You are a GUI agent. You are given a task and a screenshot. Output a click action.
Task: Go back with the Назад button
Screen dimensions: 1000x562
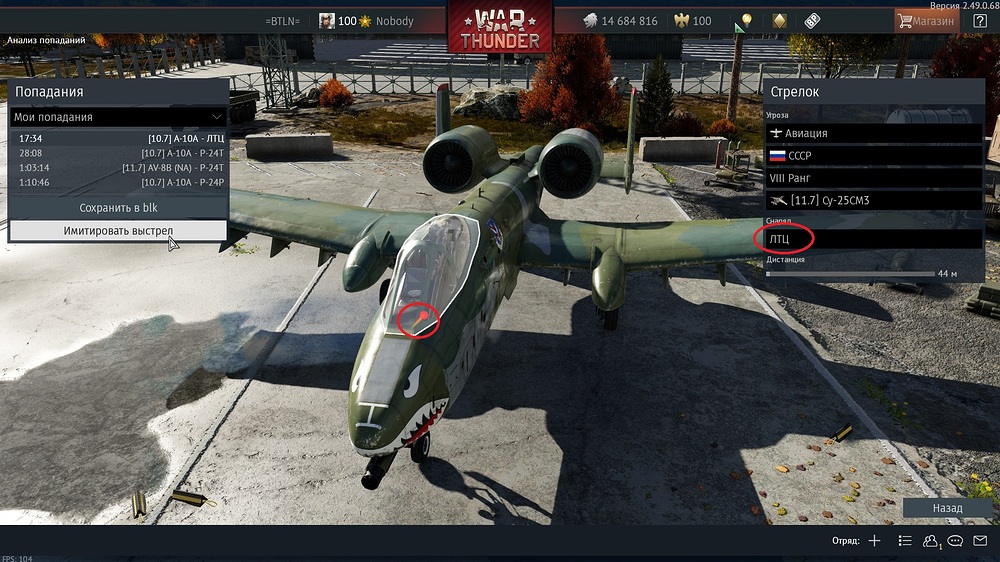947,508
